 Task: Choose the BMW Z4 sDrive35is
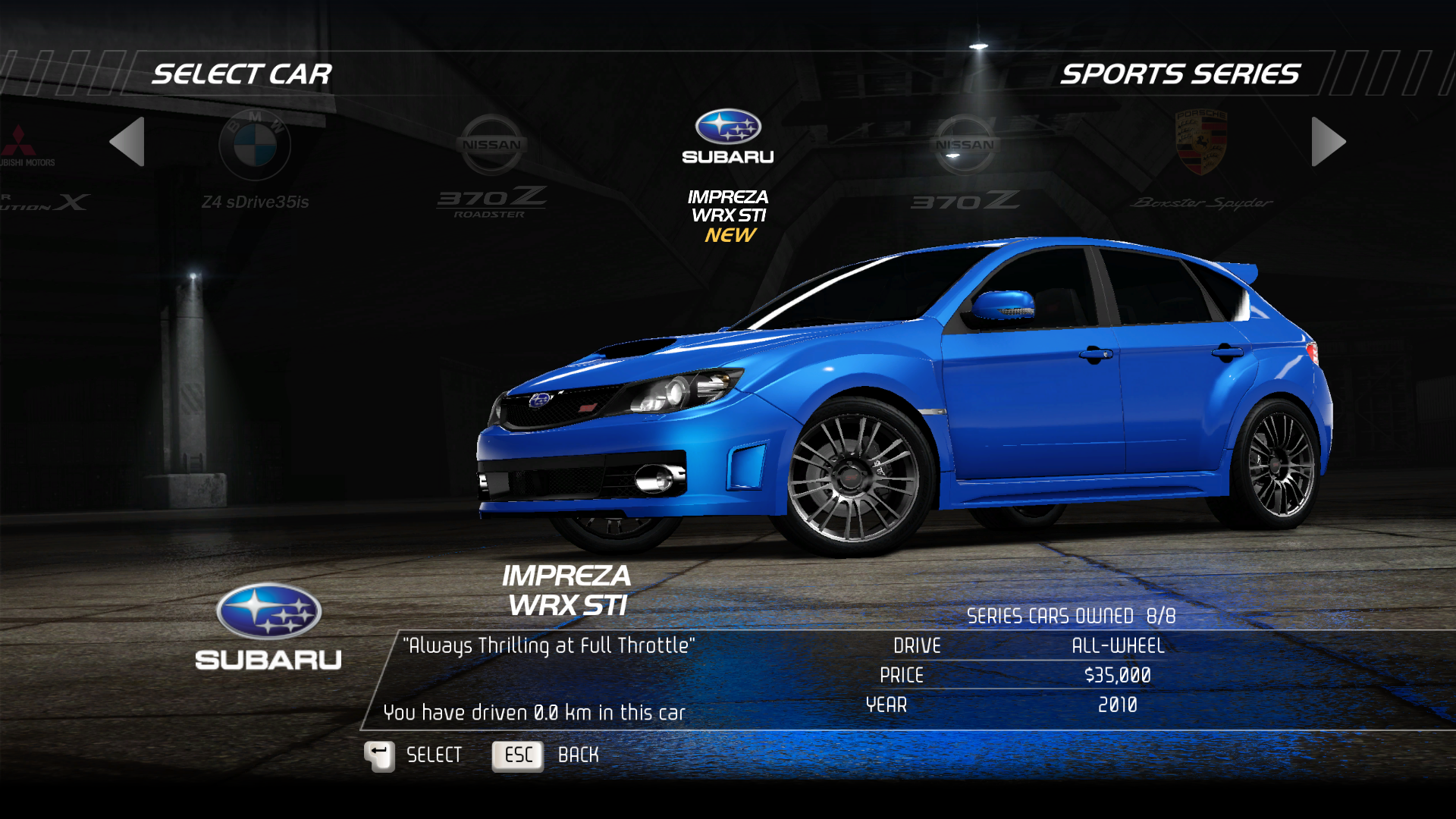point(255,161)
